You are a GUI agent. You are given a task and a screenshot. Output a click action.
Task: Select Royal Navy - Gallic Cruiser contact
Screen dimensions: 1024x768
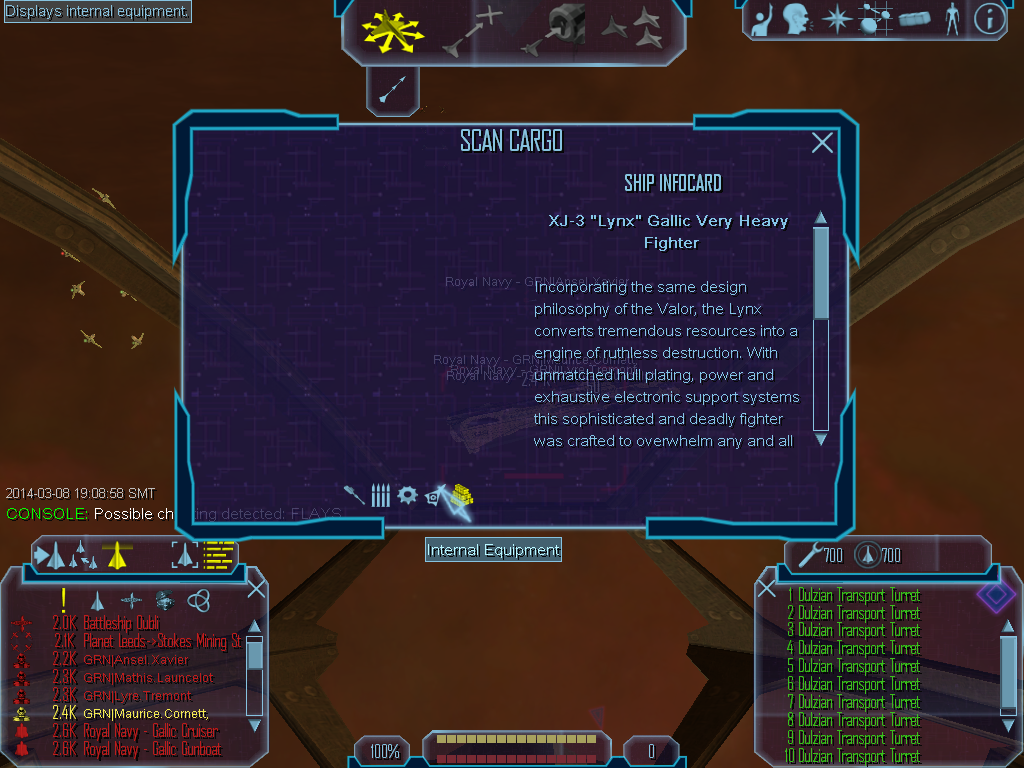[152, 731]
